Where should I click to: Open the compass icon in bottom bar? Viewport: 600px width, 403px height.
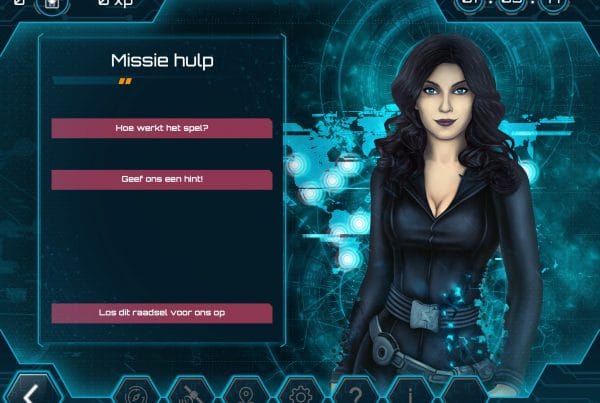(x=137, y=392)
